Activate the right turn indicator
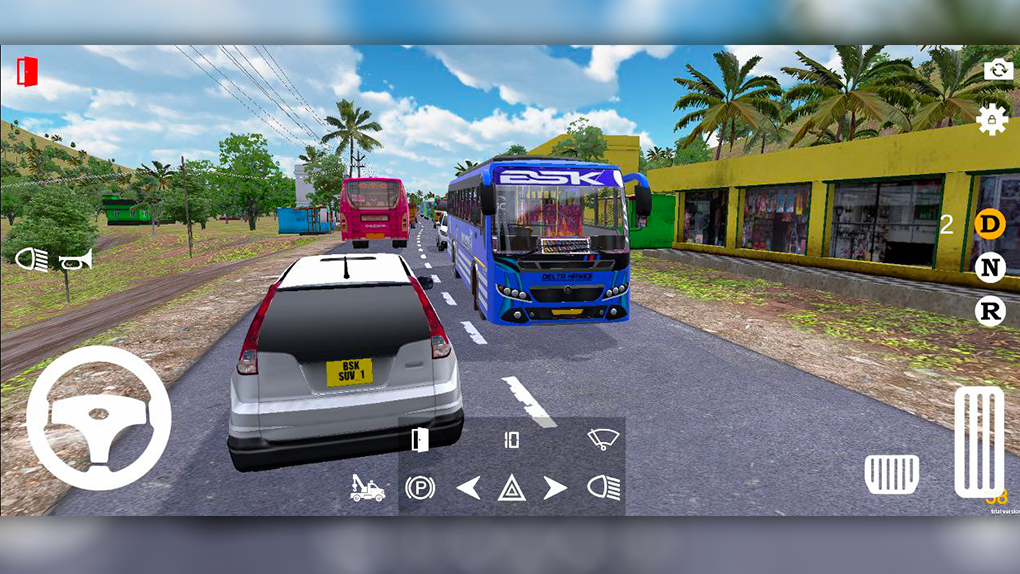Image resolution: width=1020 pixels, height=574 pixels. 555,488
